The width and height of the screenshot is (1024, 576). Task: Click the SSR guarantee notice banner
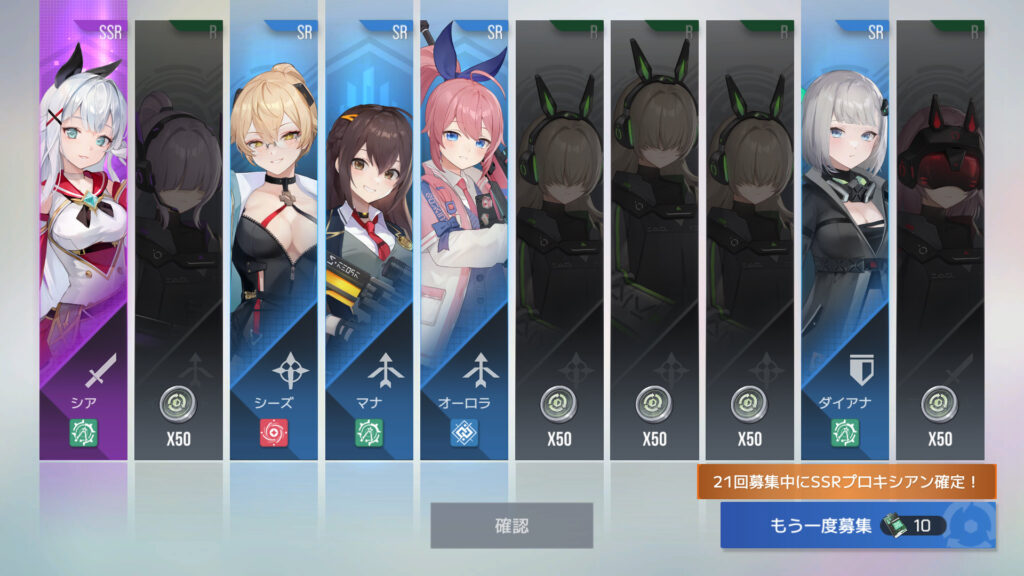[847, 482]
